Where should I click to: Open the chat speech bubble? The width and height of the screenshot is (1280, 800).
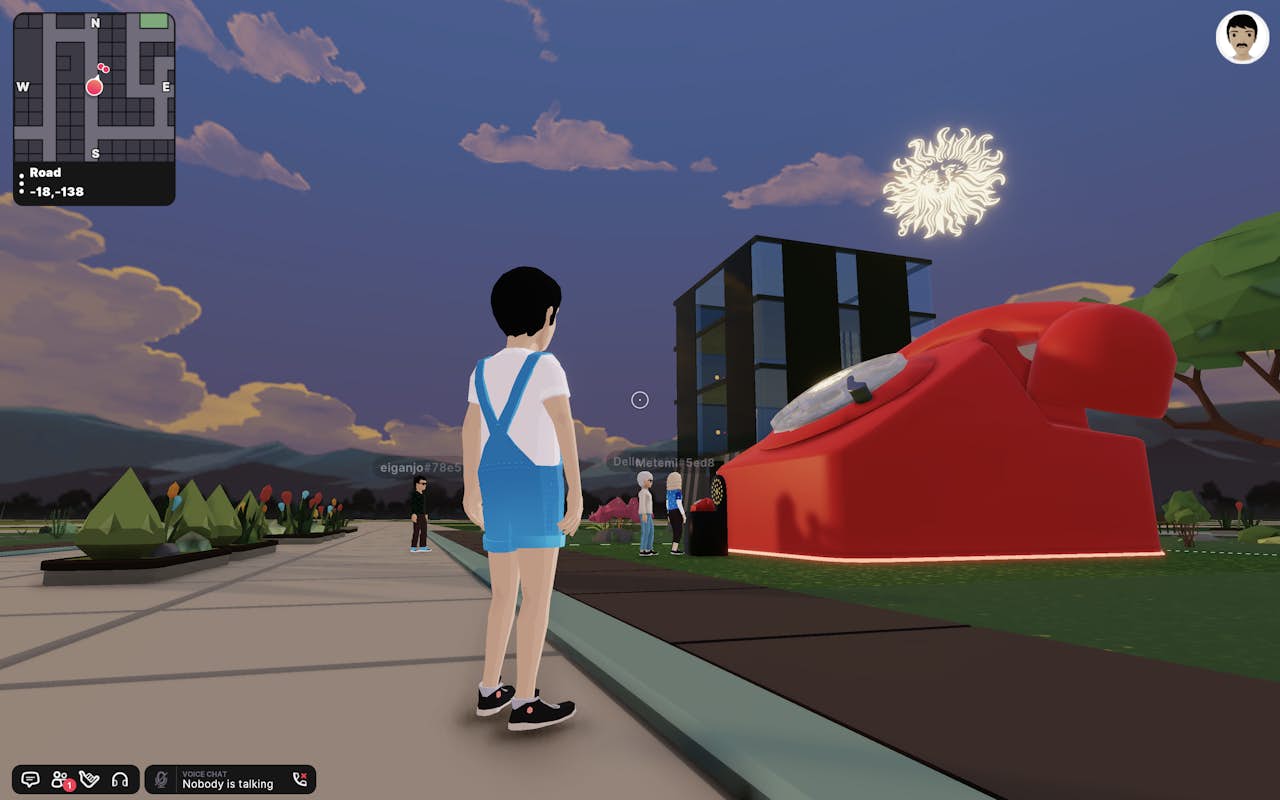tap(30, 779)
